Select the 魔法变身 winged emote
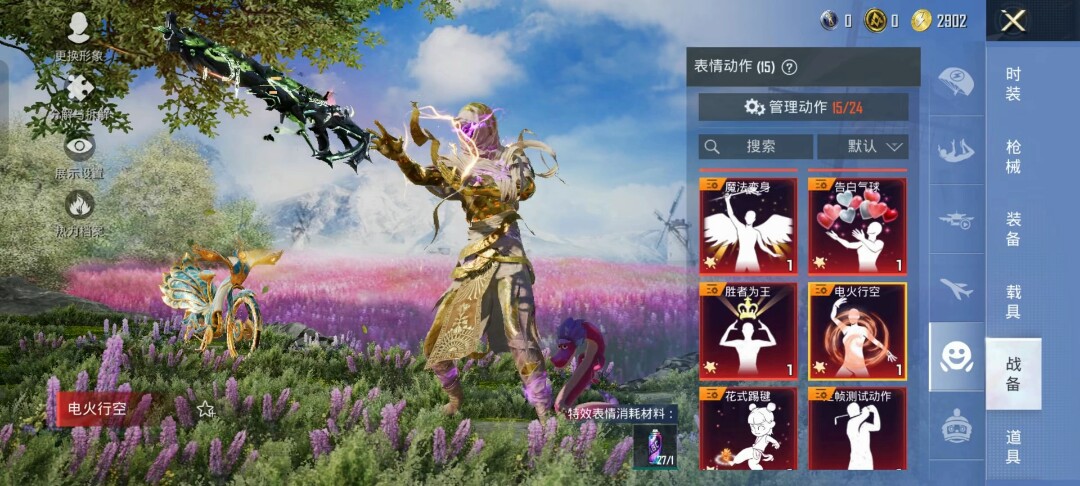Image resolution: width=1080 pixels, height=486 pixels. [748, 226]
